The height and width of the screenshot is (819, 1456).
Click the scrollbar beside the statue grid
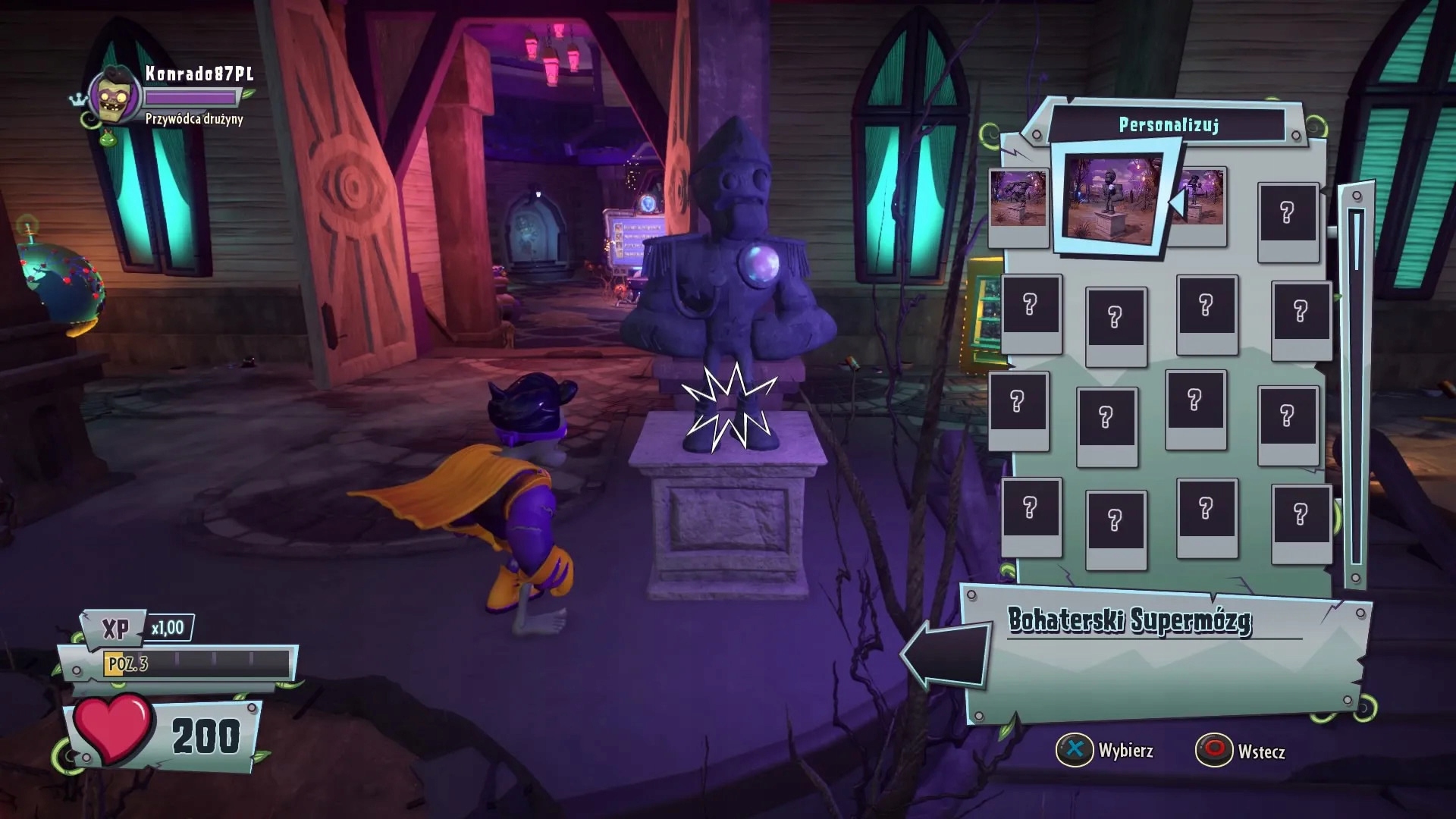coord(1356,387)
